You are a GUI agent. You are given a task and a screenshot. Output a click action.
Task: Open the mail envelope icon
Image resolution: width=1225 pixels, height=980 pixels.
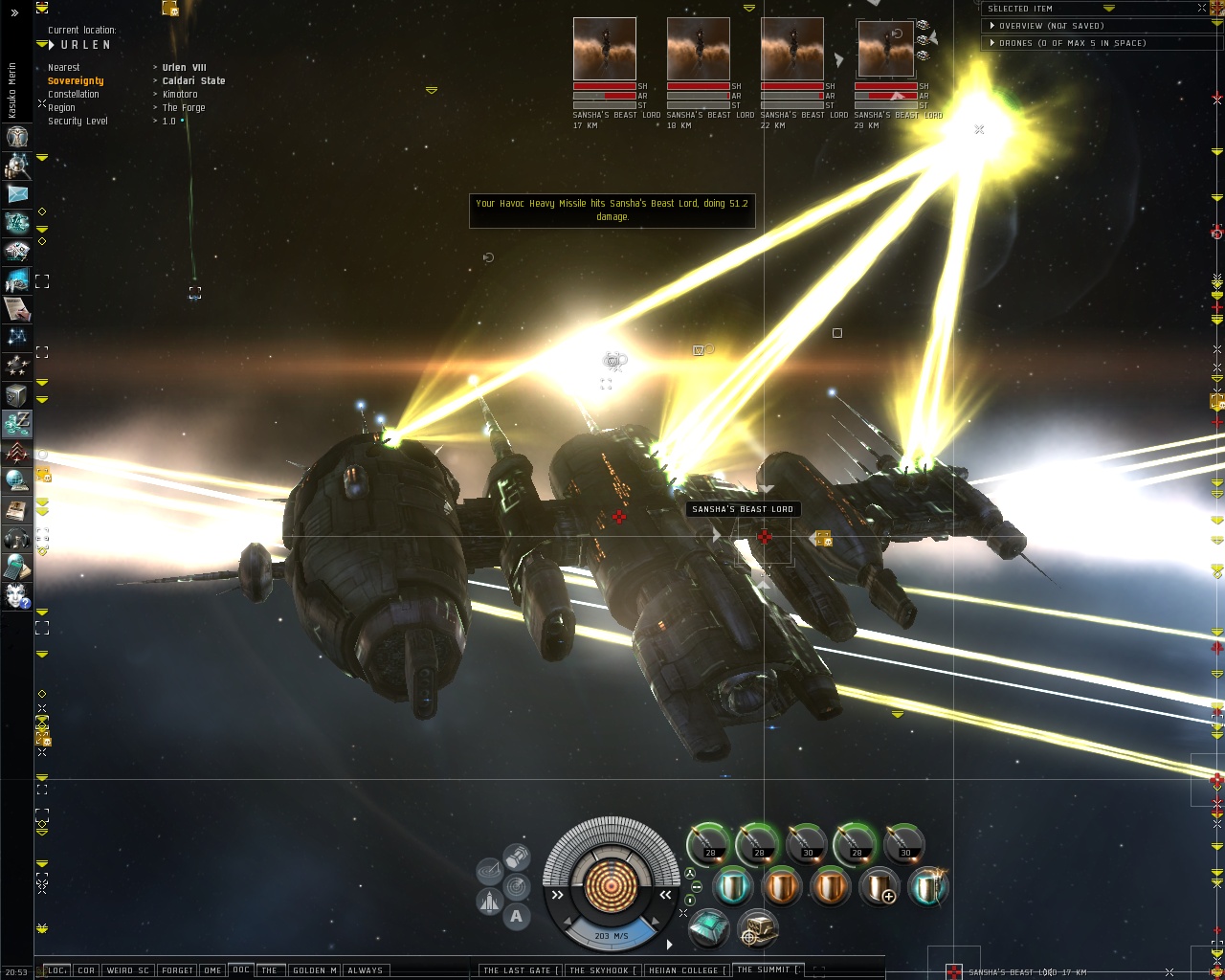pyautogui.click(x=17, y=194)
